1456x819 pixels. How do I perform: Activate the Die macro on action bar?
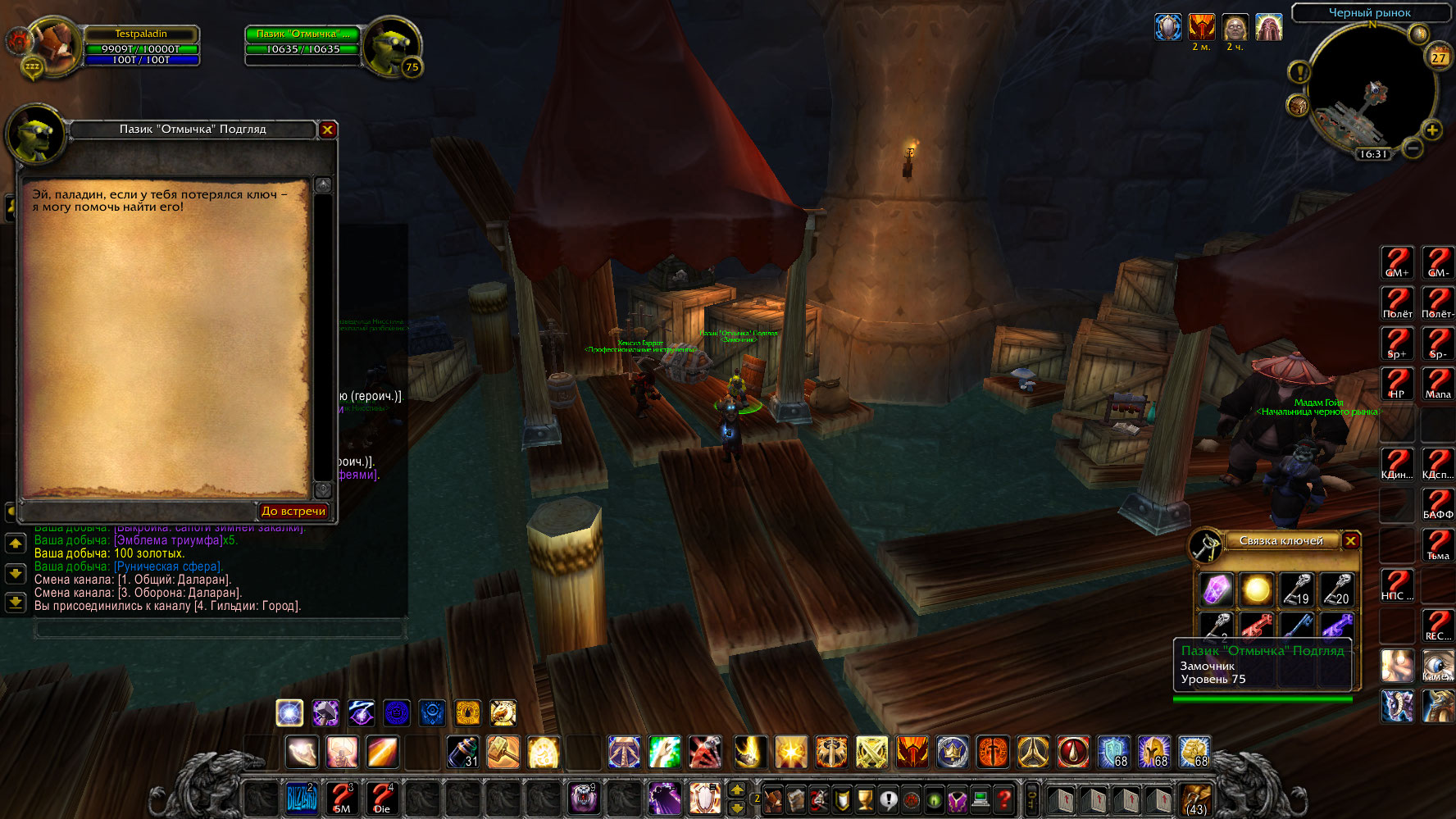coord(382,798)
